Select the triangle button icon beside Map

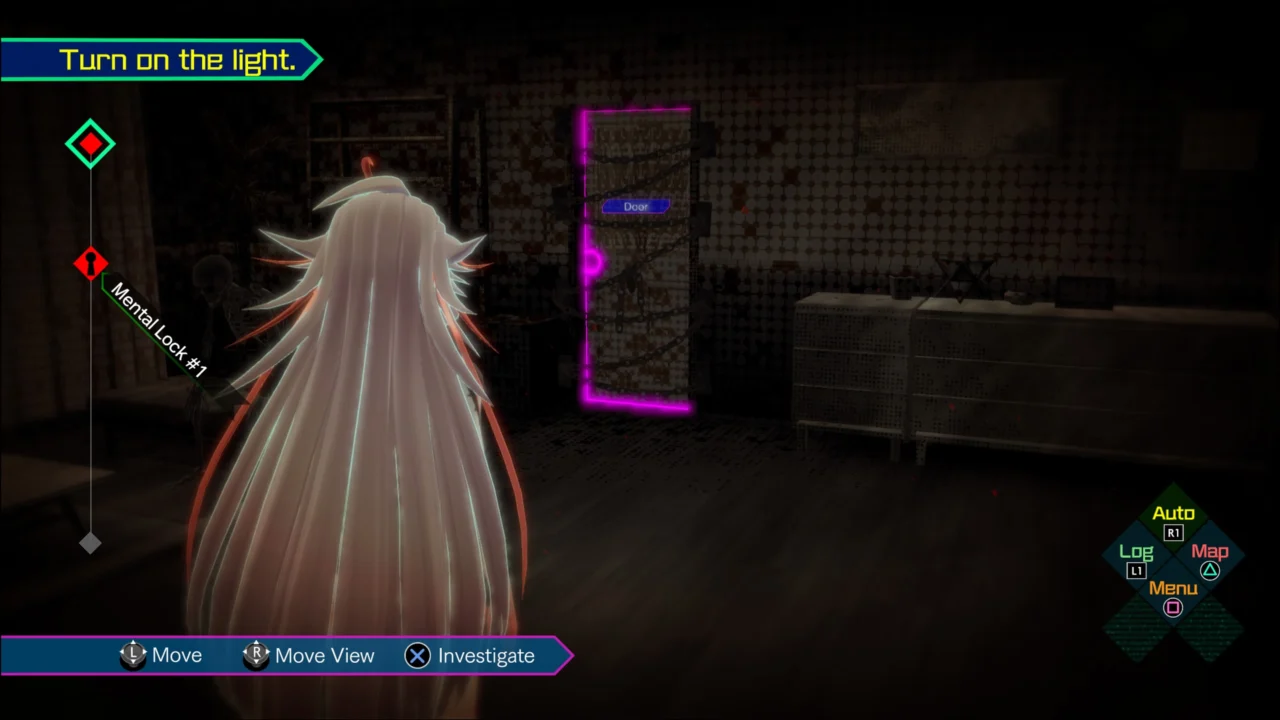tap(1210, 570)
